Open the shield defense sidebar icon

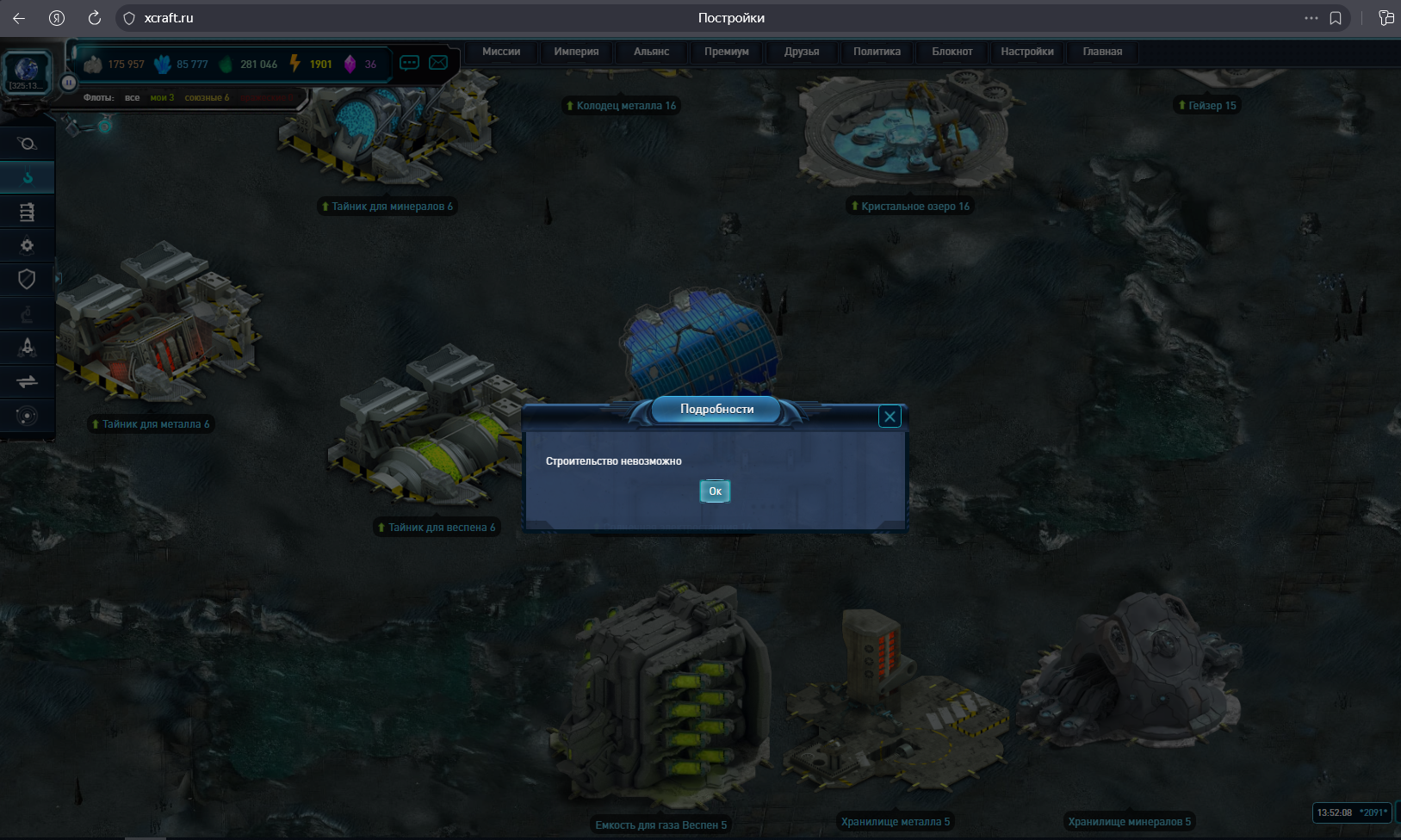tap(27, 279)
